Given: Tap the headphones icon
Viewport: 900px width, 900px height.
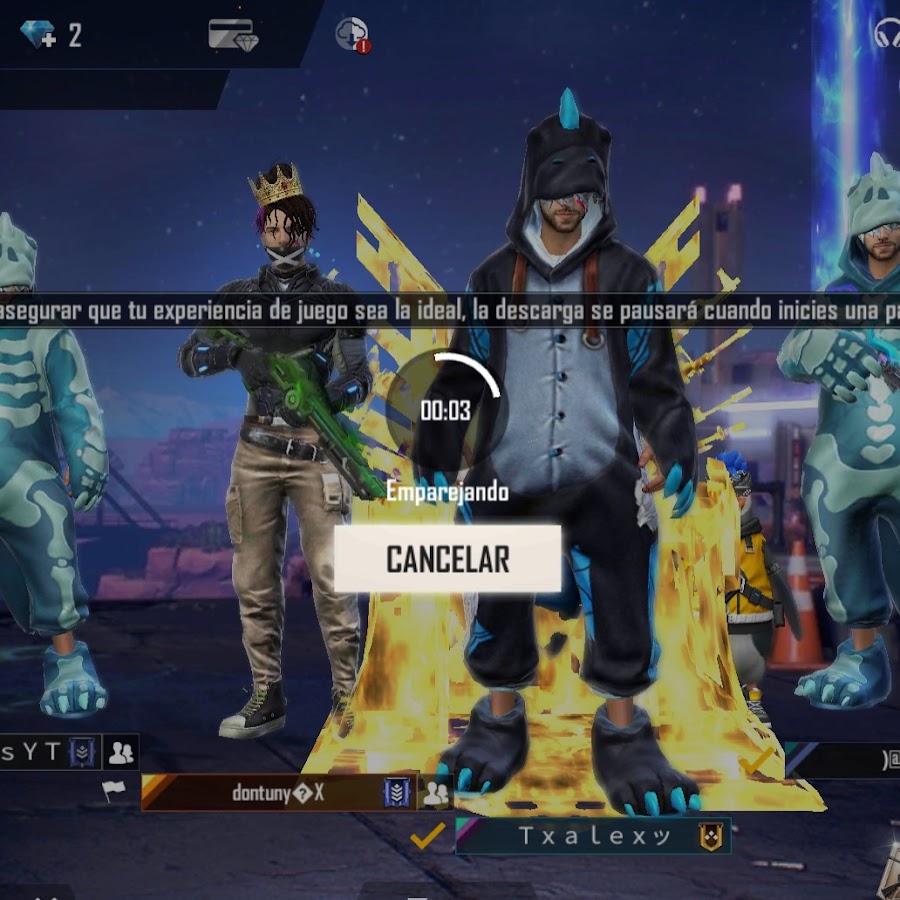Looking at the screenshot, I should click(x=887, y=35).
